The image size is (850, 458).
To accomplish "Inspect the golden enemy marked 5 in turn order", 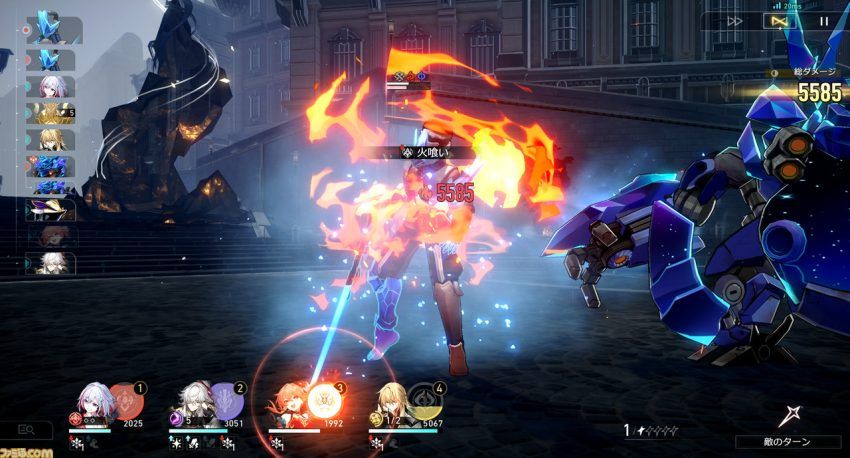I will [x=51, y=113].
